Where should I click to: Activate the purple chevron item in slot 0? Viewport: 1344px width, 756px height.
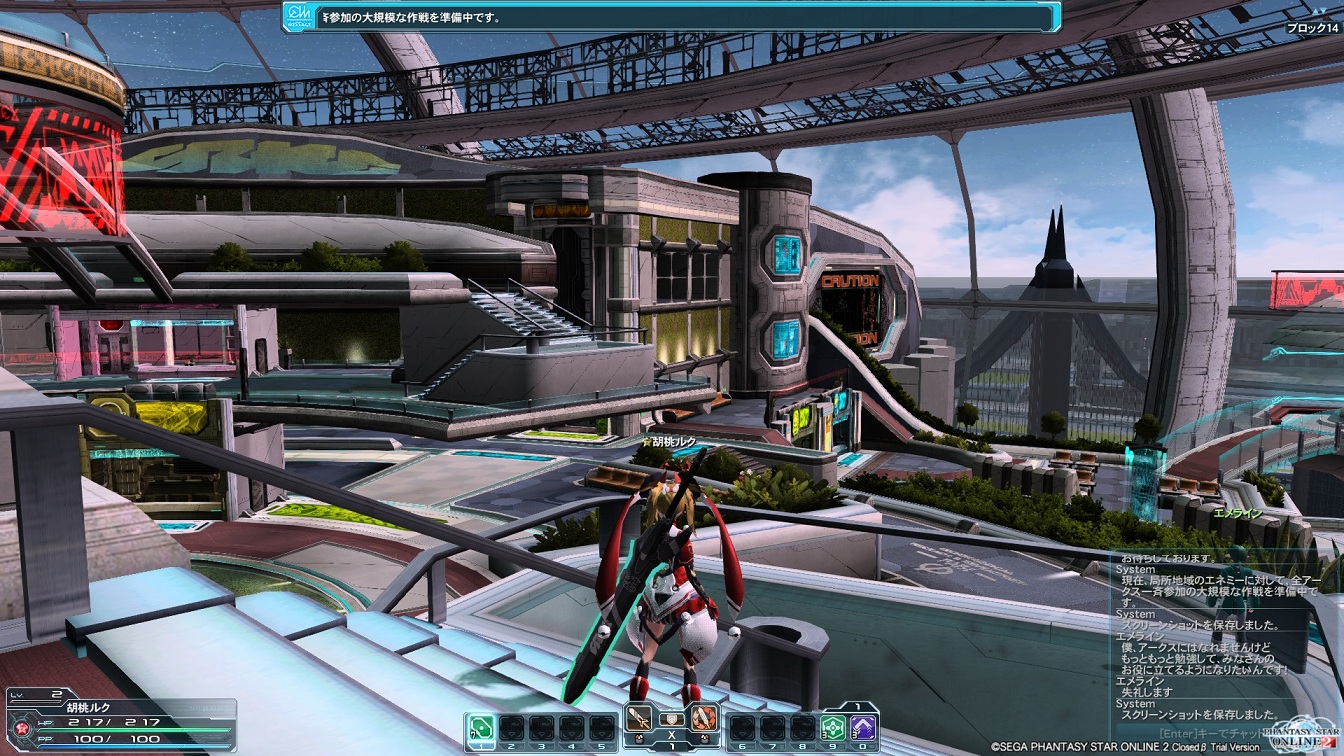tap(863, 727)
